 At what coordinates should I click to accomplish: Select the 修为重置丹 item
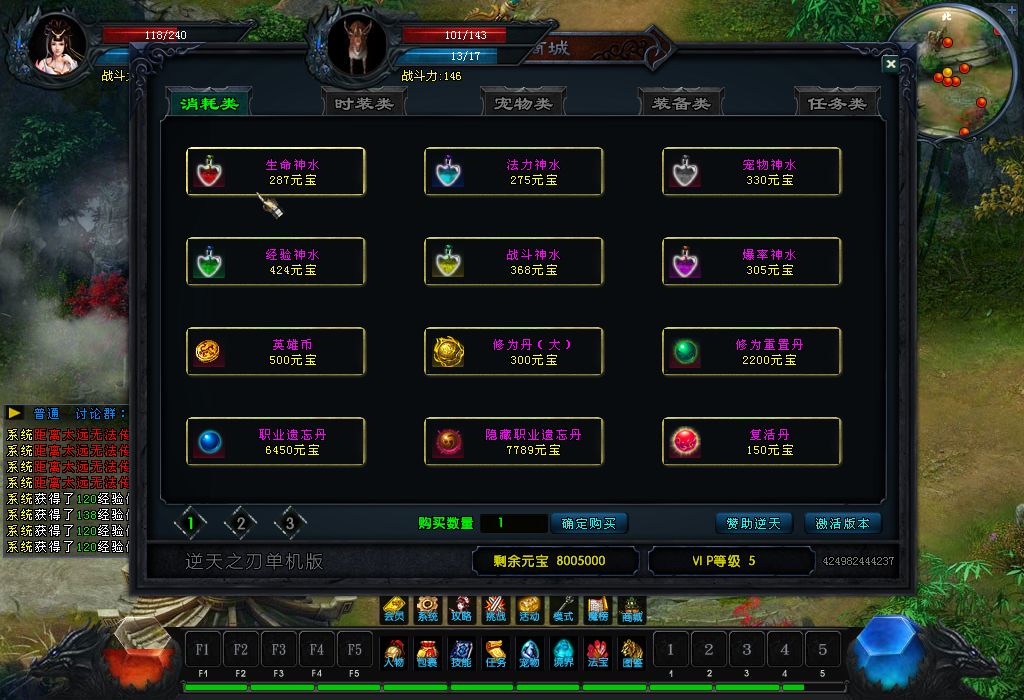coord(752,352)
